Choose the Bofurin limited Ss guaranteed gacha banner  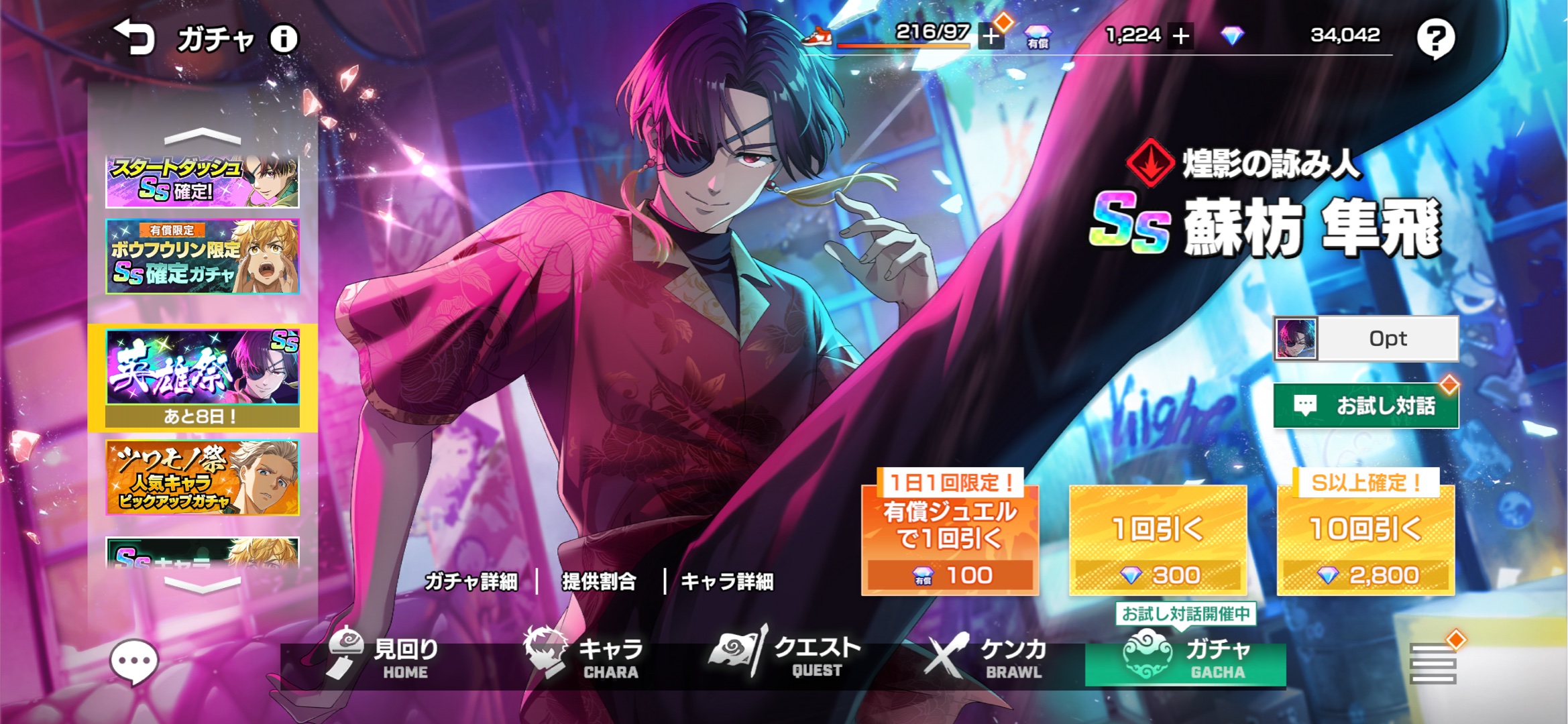202,257
